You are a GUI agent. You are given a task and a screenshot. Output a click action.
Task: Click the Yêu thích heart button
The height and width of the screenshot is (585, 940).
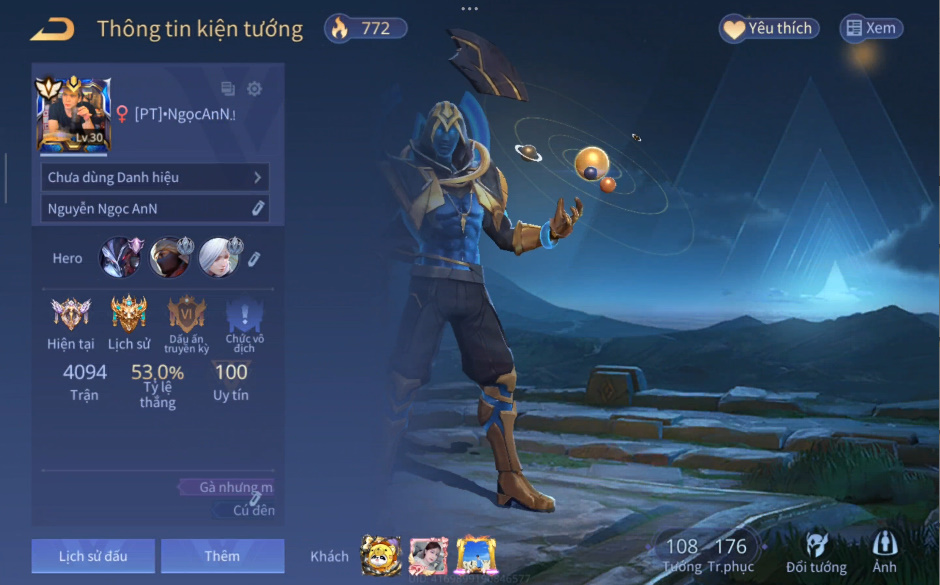click(769, 29)
